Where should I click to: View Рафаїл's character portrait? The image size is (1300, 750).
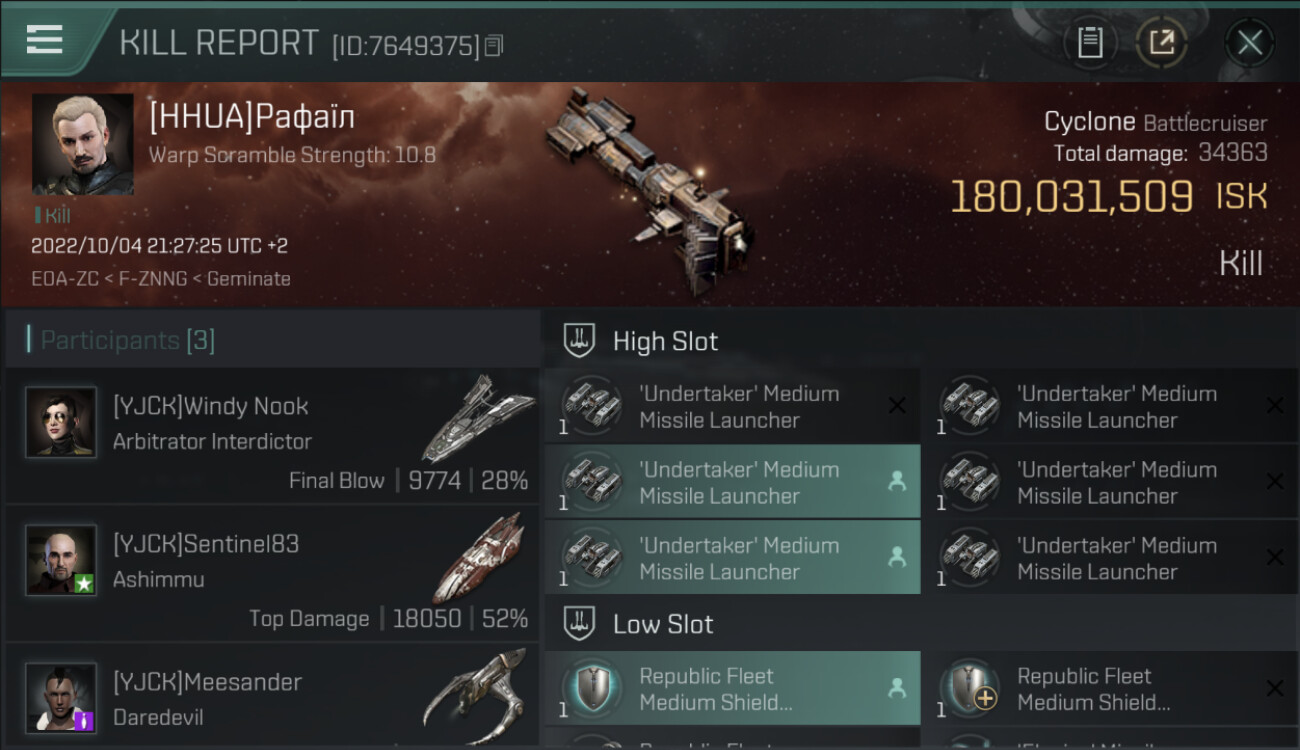point(82,144)
